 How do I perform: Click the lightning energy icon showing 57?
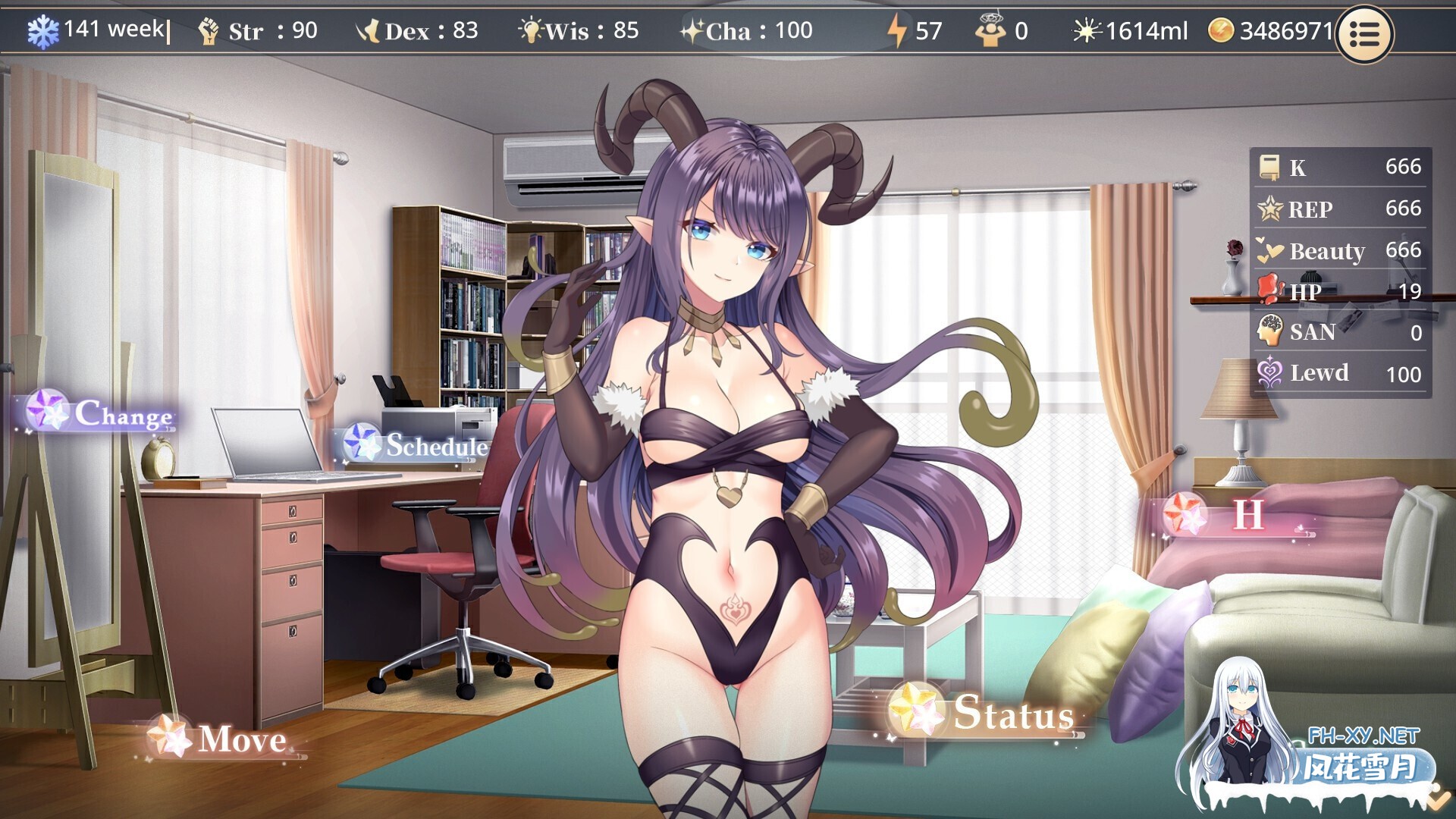[x=899, y=31]
